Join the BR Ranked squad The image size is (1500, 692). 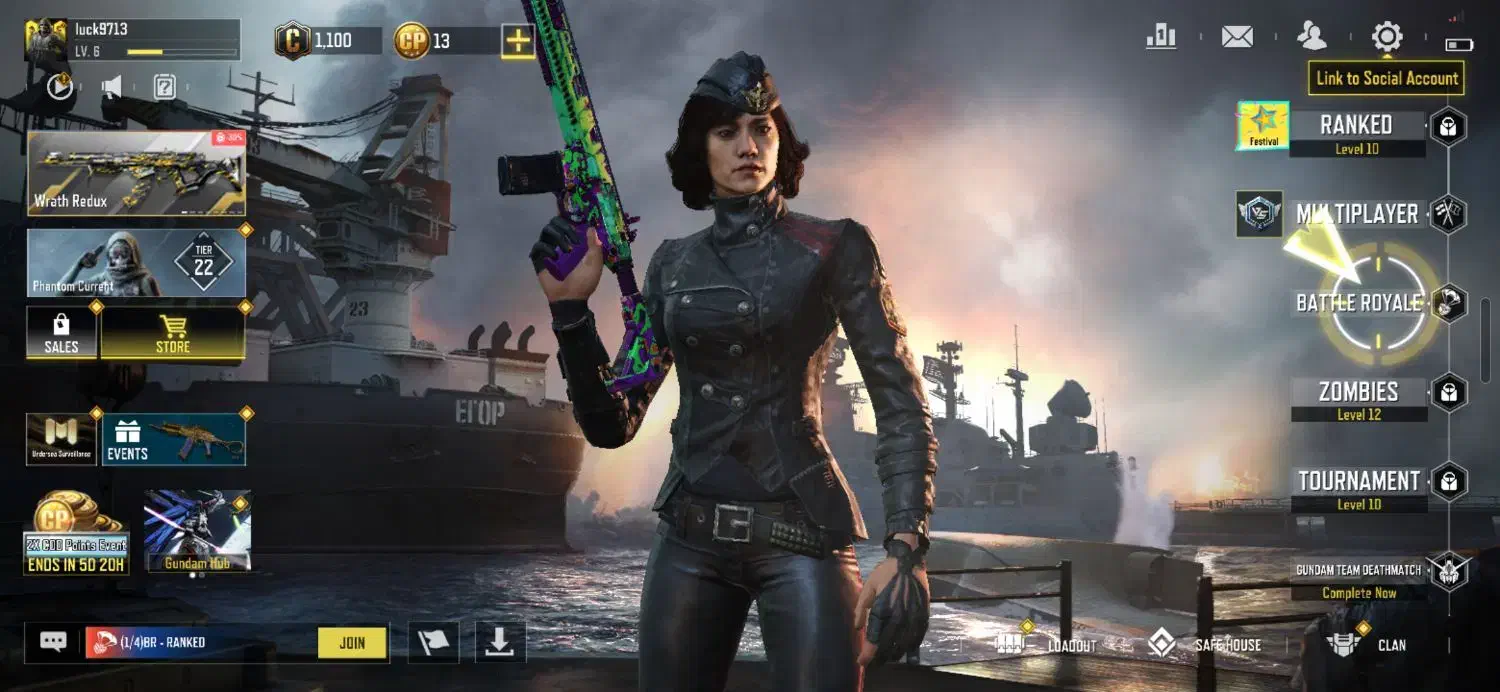pos(352,643)
